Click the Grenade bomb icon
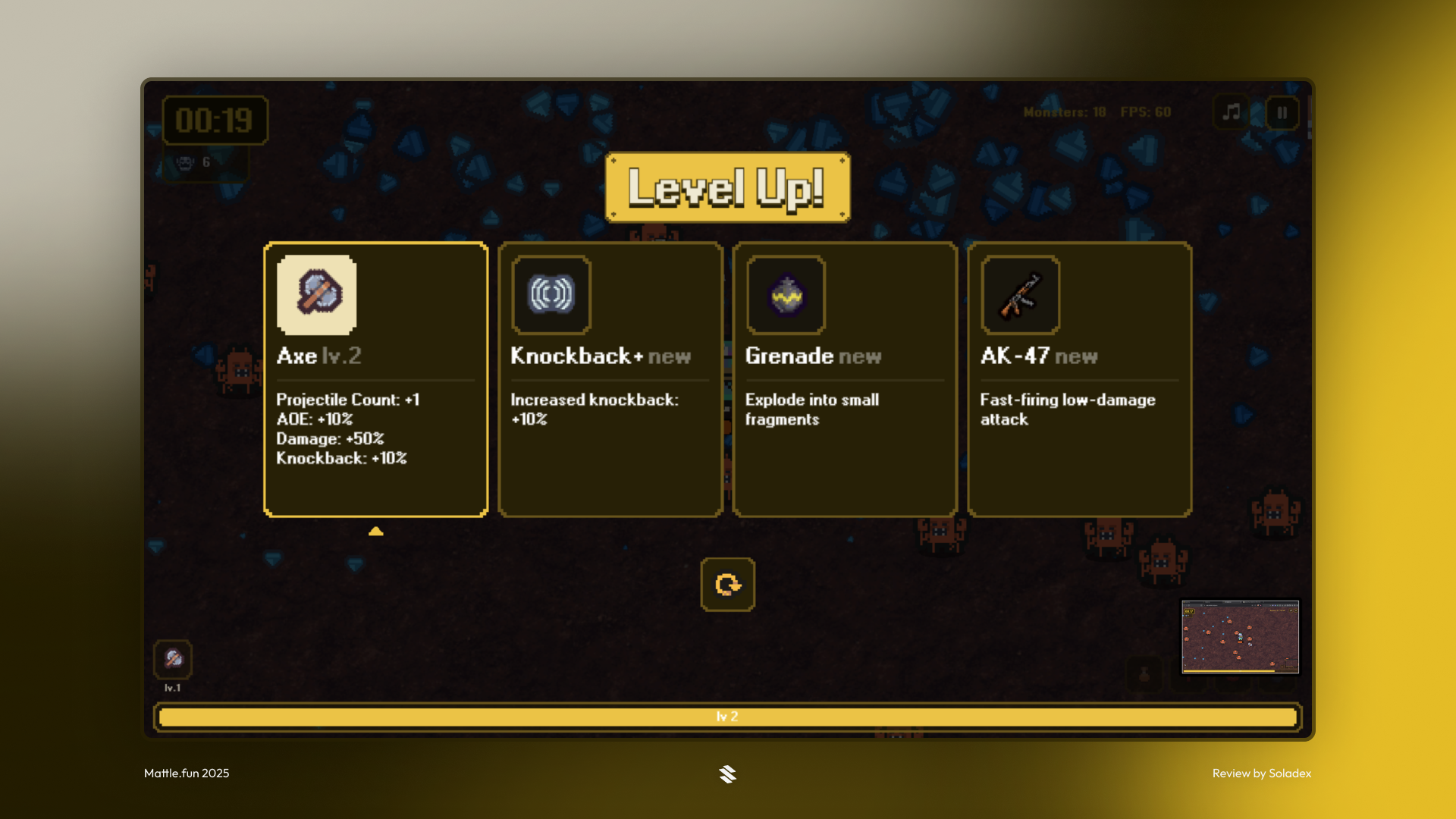This screenshot has width=1456, height=819. (786, 297)
